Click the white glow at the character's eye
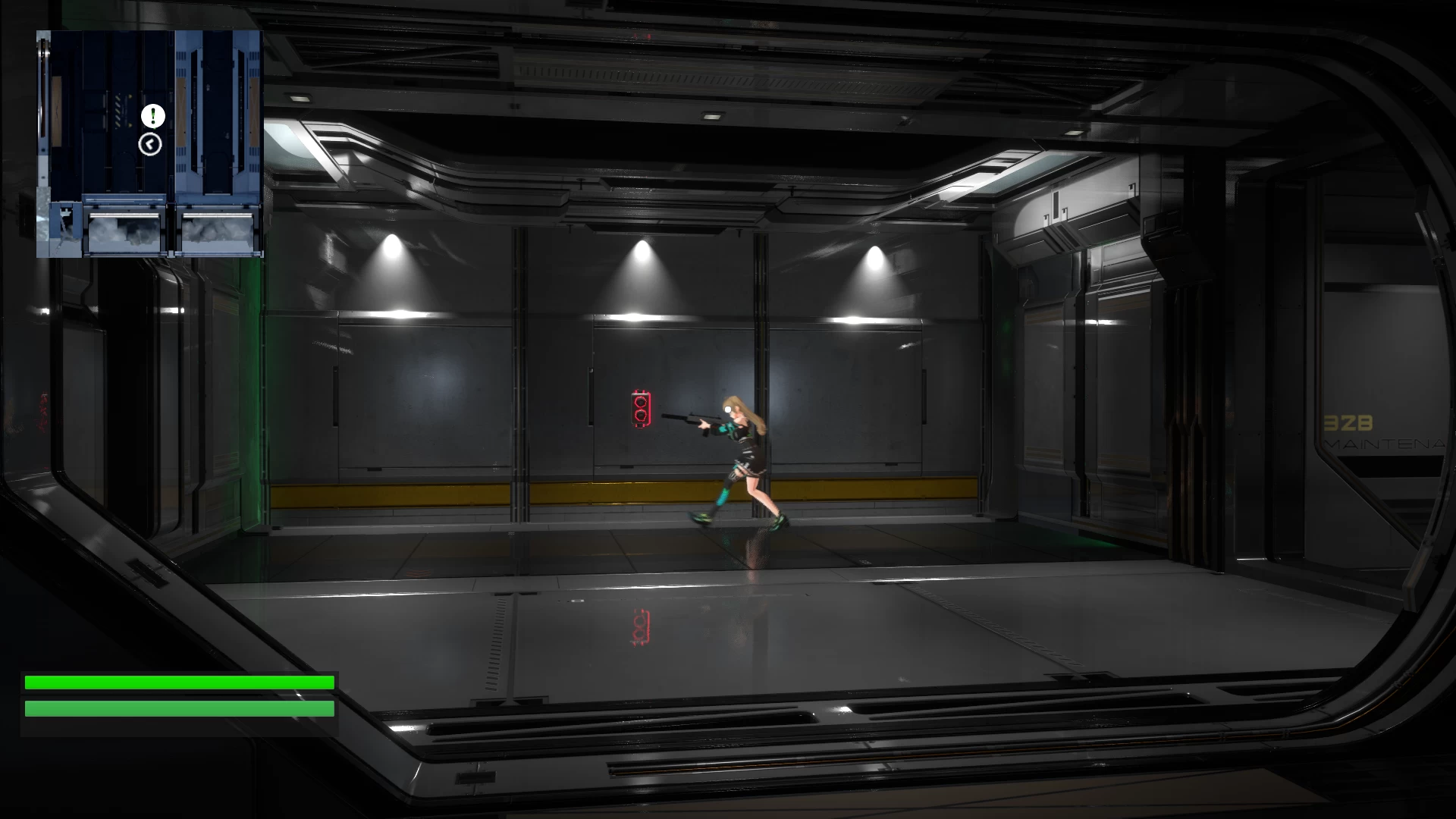 pos(729,408)
